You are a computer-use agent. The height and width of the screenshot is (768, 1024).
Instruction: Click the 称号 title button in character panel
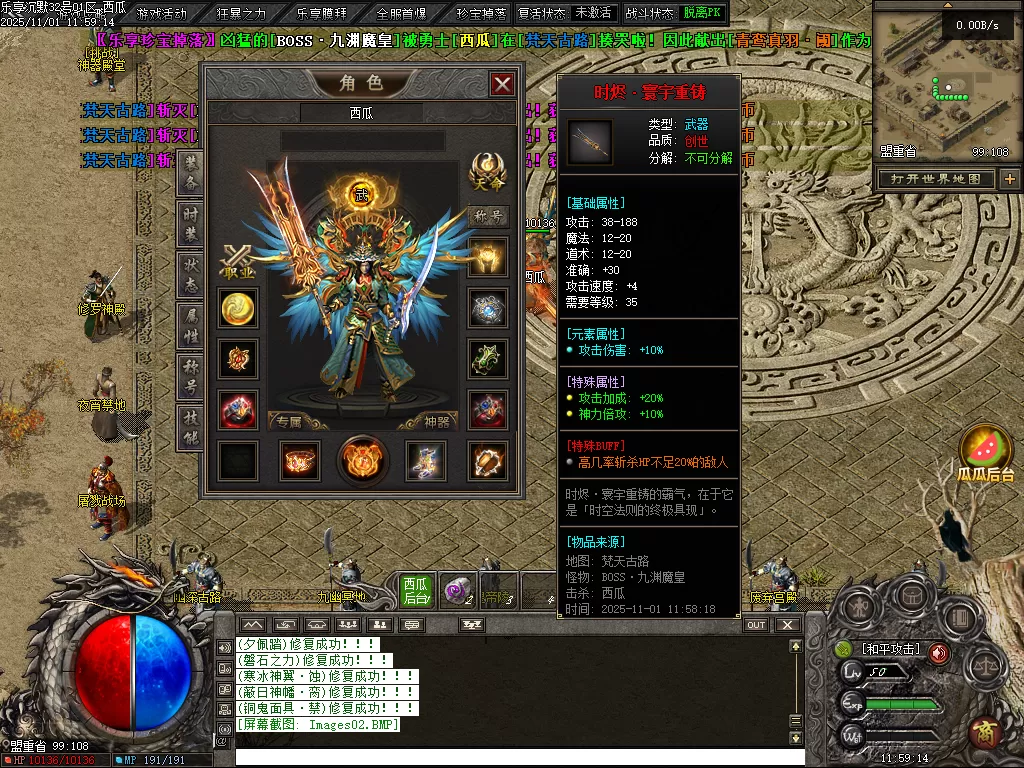coord(488,216)
